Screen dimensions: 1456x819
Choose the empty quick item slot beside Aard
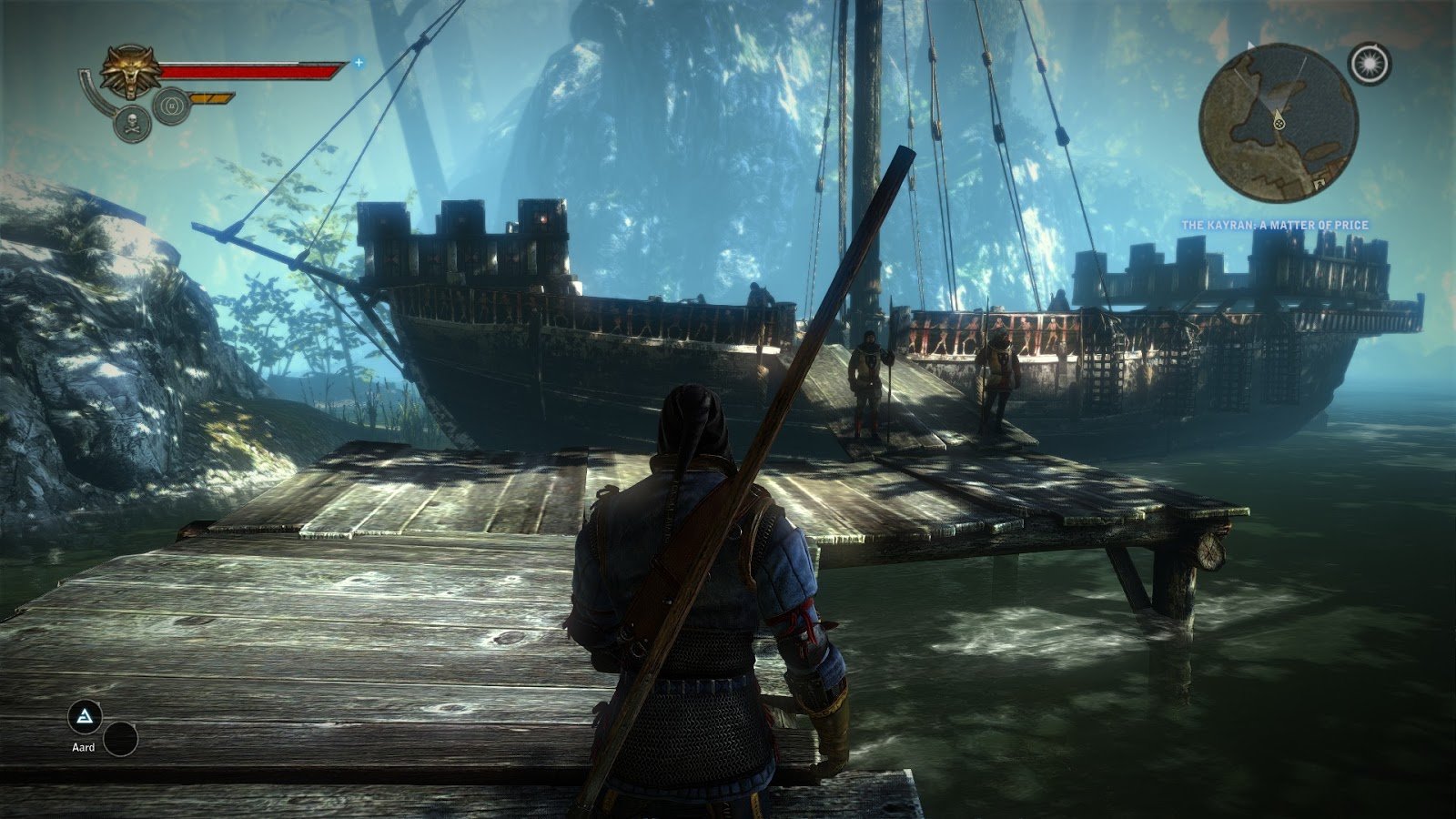pyautogui.click(x=120, y=739)
